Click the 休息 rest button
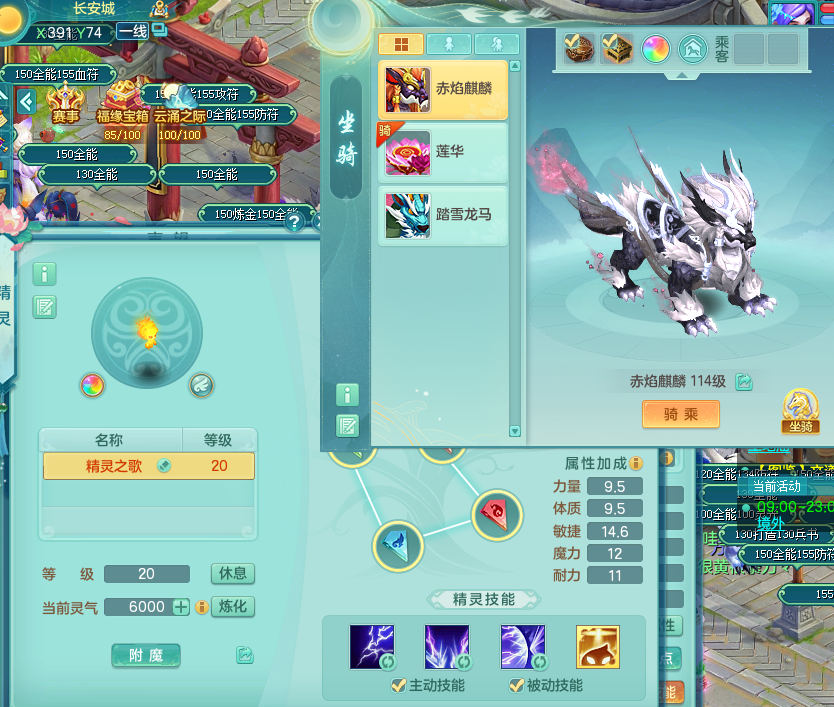 coord(232,574)
